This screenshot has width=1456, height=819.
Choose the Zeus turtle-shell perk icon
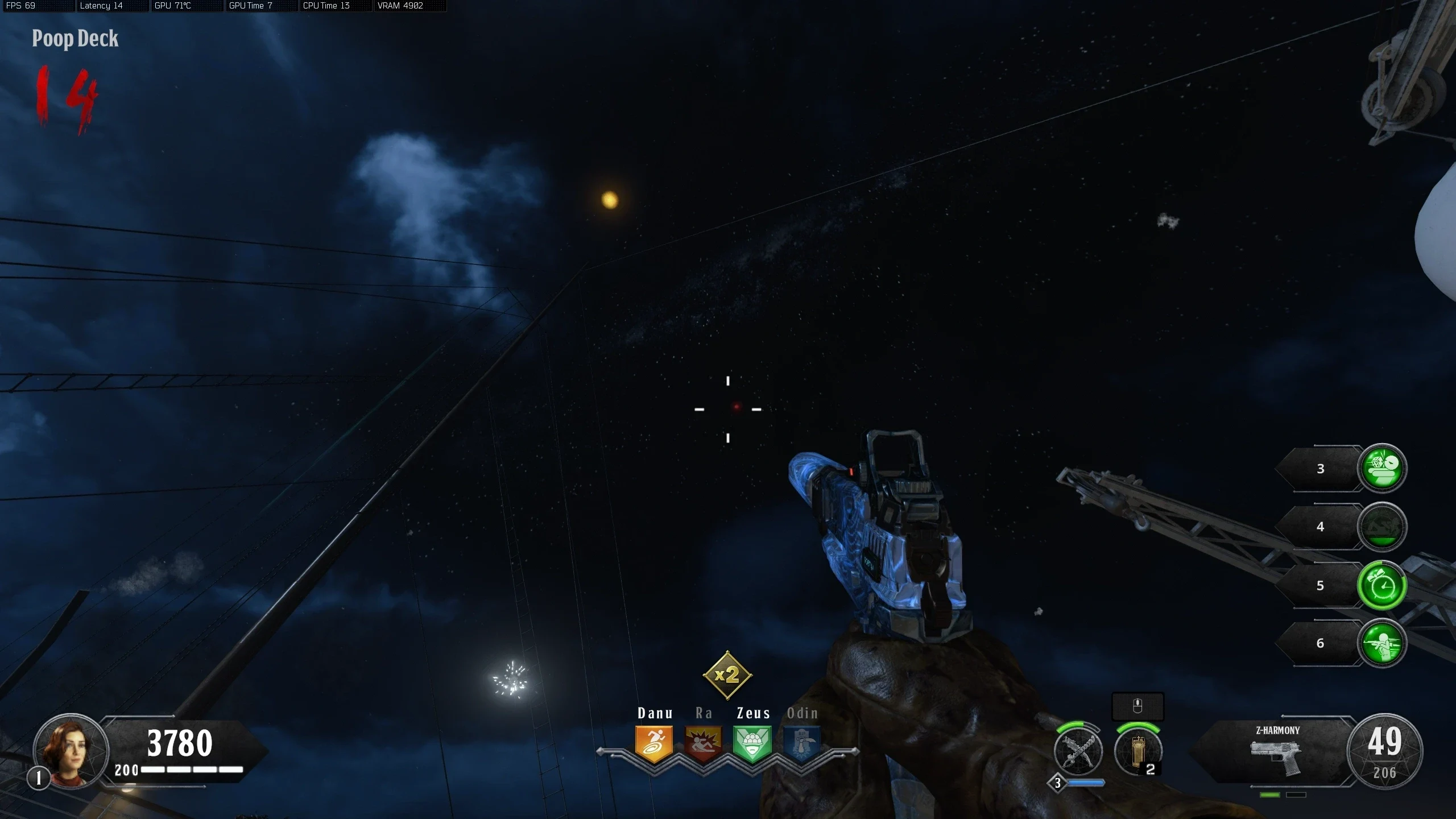pos(752,743)
